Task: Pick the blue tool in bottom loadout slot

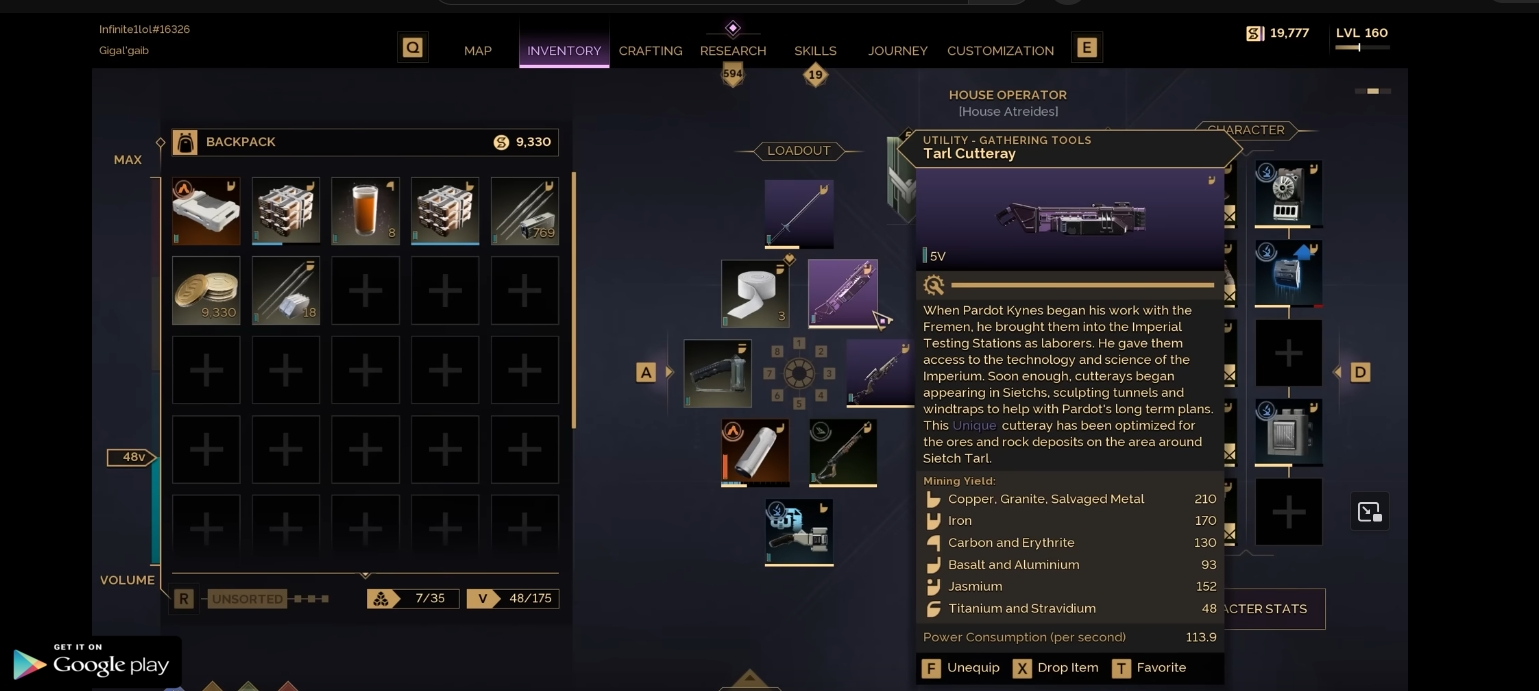Action: 799,532
